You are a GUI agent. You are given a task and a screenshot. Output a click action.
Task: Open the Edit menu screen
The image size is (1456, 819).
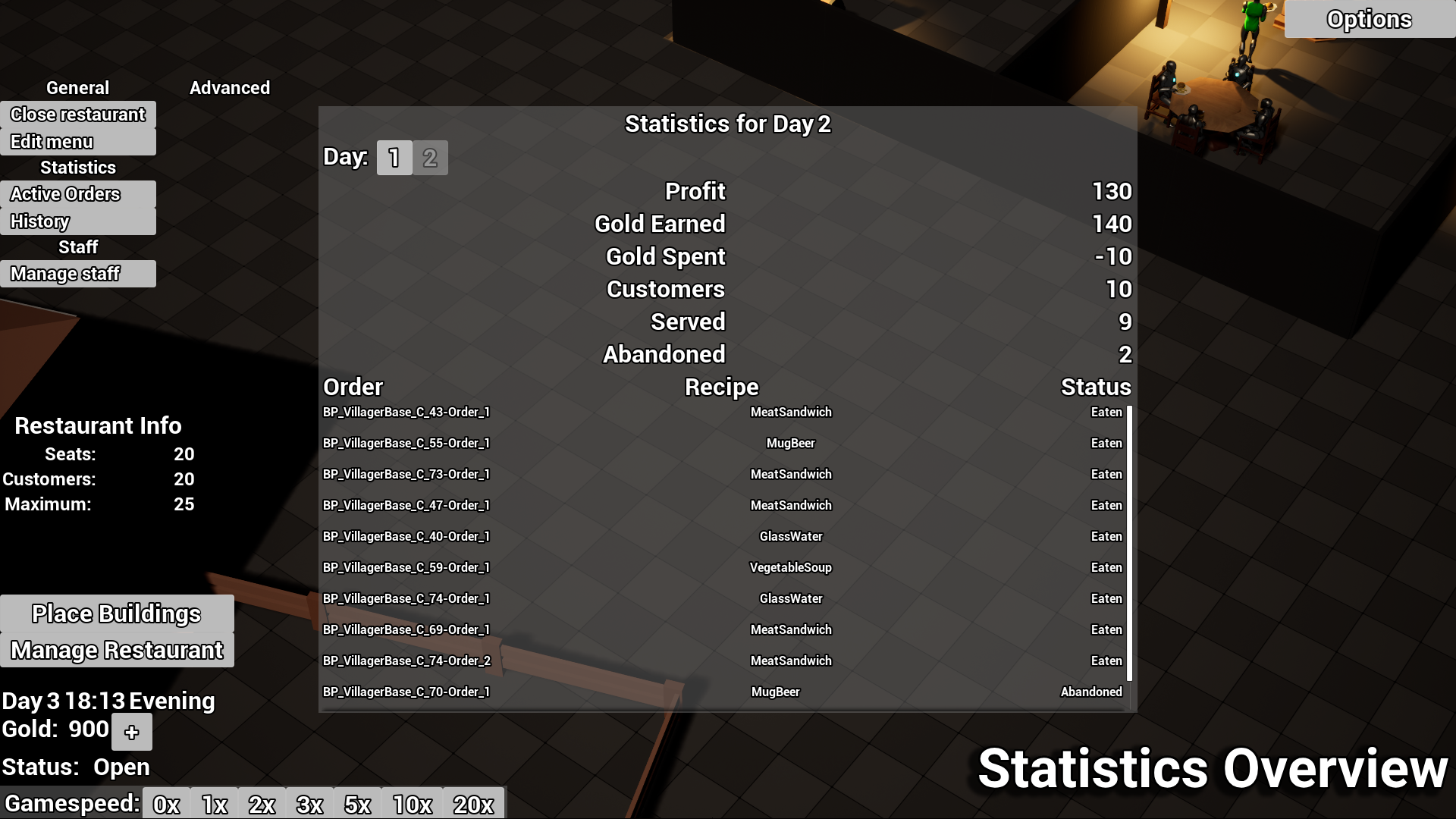53,141
